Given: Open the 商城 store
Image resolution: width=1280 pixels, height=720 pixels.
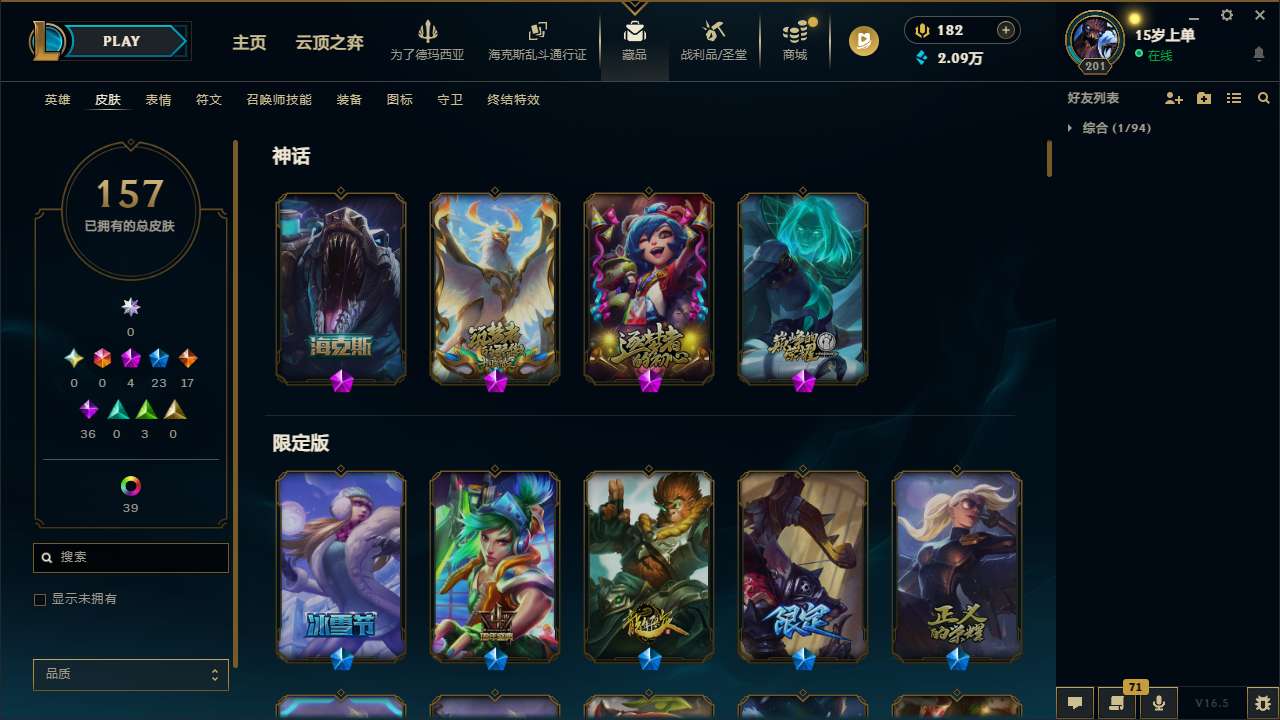Looking at the screenshot, I should click(x=794, y=42).
